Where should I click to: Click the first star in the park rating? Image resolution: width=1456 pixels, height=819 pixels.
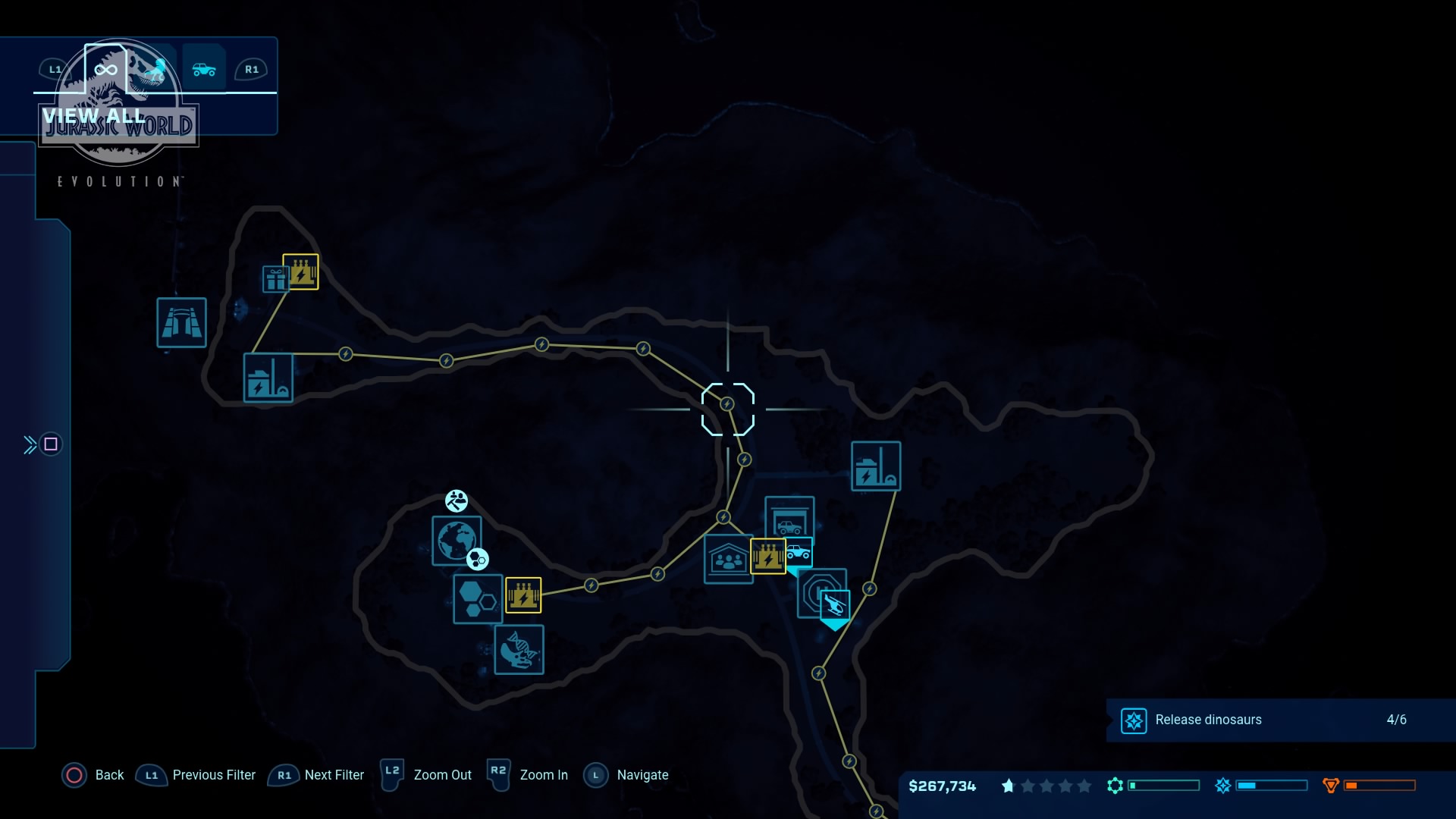coord(1009,787)
